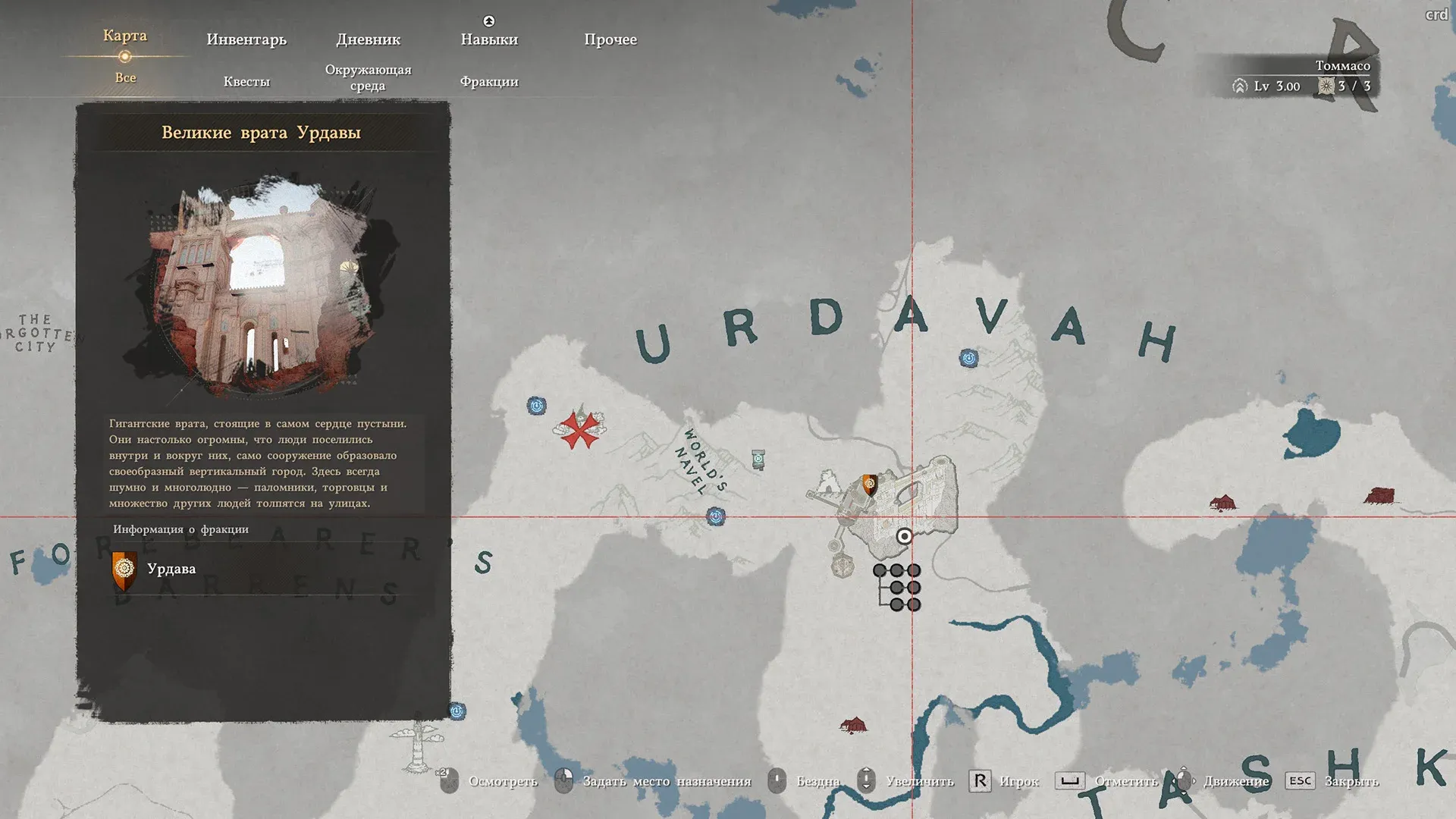Select the player position marker

click(x=904, y=536)
